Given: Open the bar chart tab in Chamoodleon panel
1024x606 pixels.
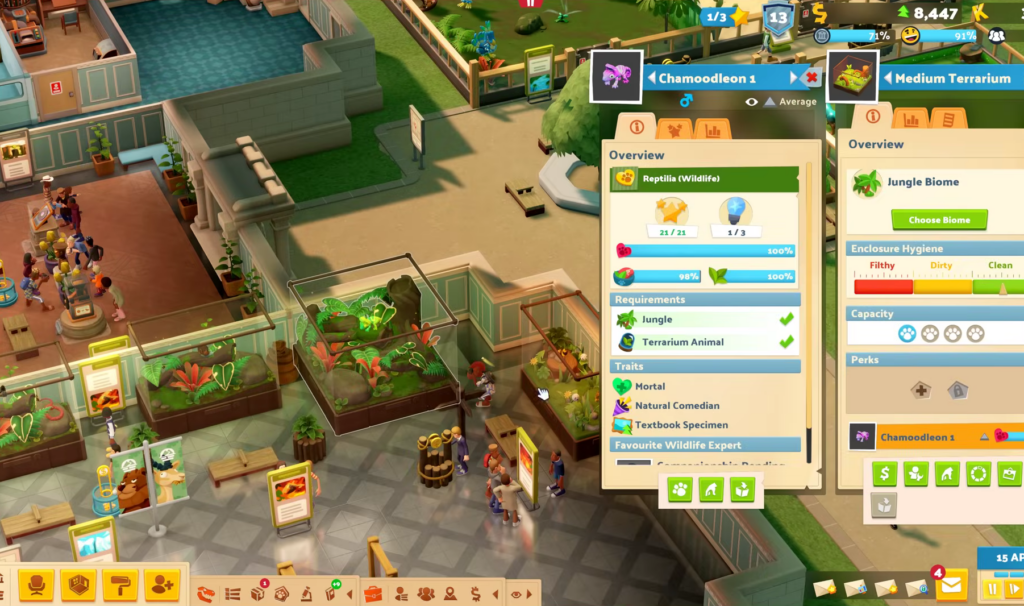Looking at the screenshot, I should 712,128.
